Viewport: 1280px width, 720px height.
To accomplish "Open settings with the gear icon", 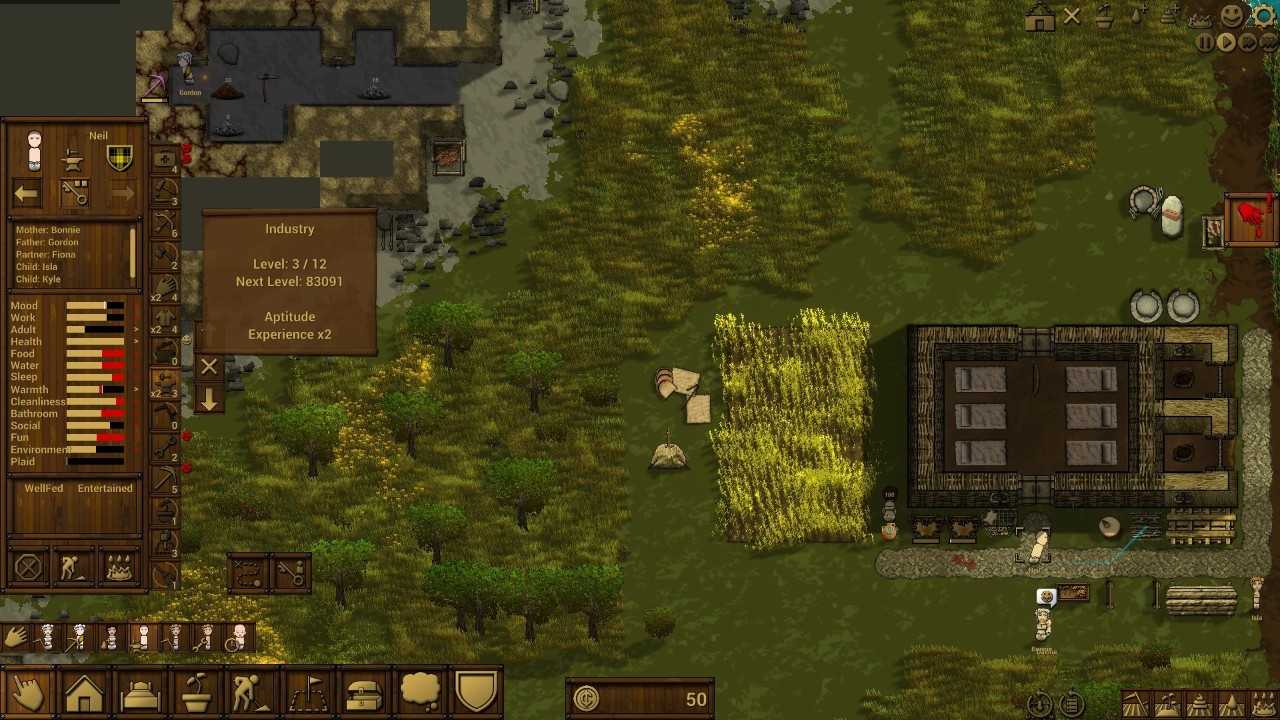I will coord(1264,15).
